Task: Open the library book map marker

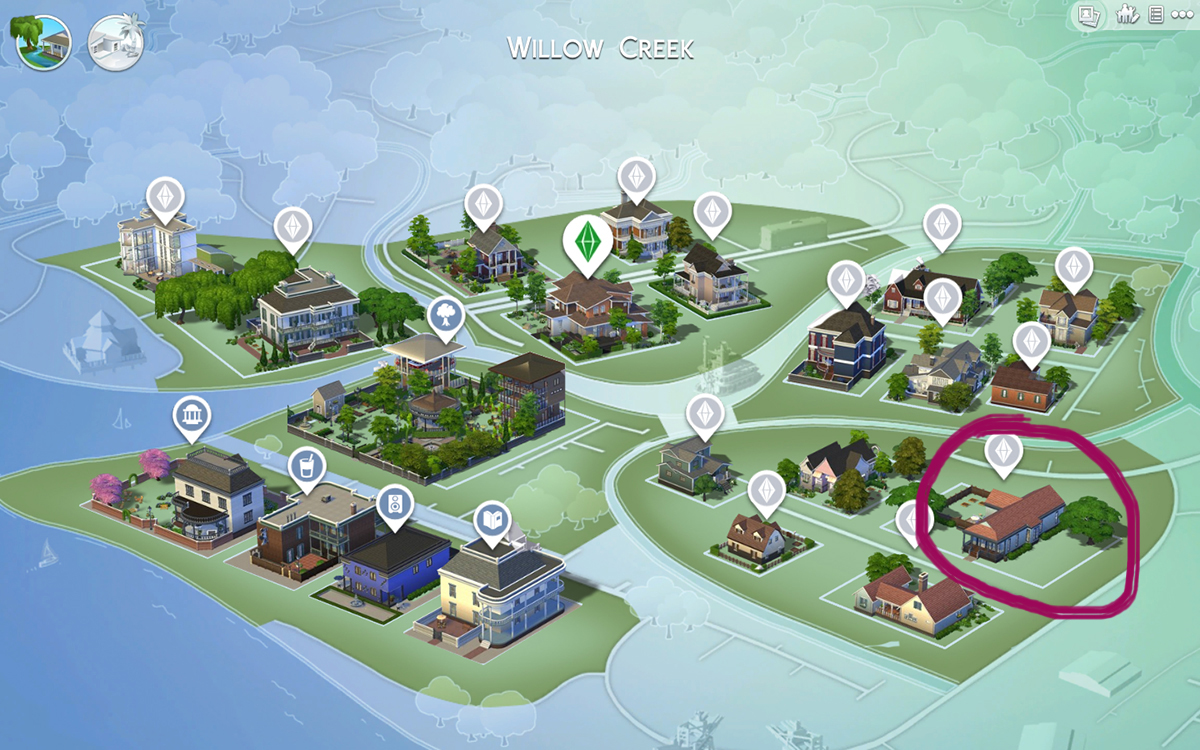Action: click(x=492, y=520)
